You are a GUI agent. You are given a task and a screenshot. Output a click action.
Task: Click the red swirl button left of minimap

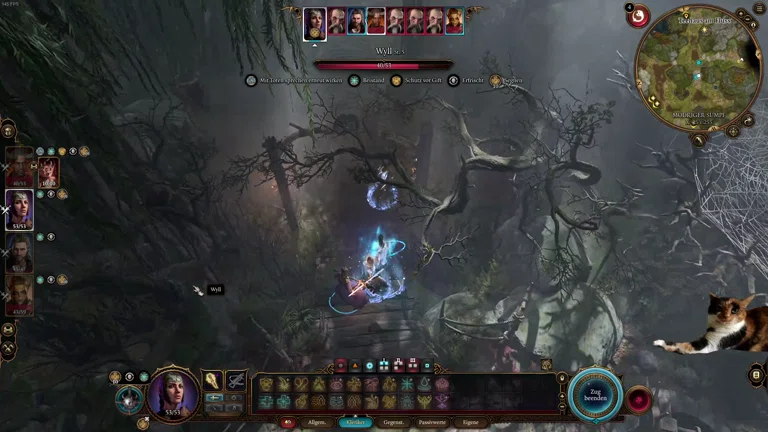click(637, 16)
